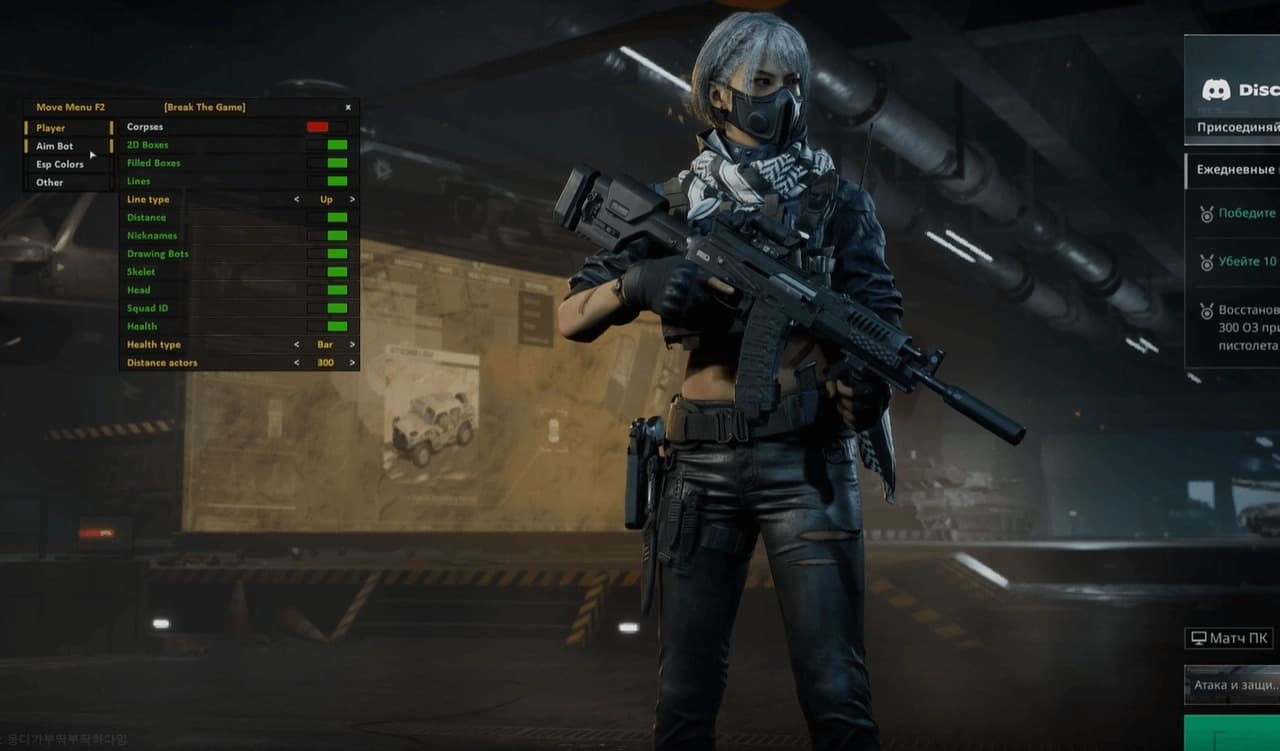1280x751 pixels.
Task: Close the Break The Game menu
Action: click(x=348, y=107)
